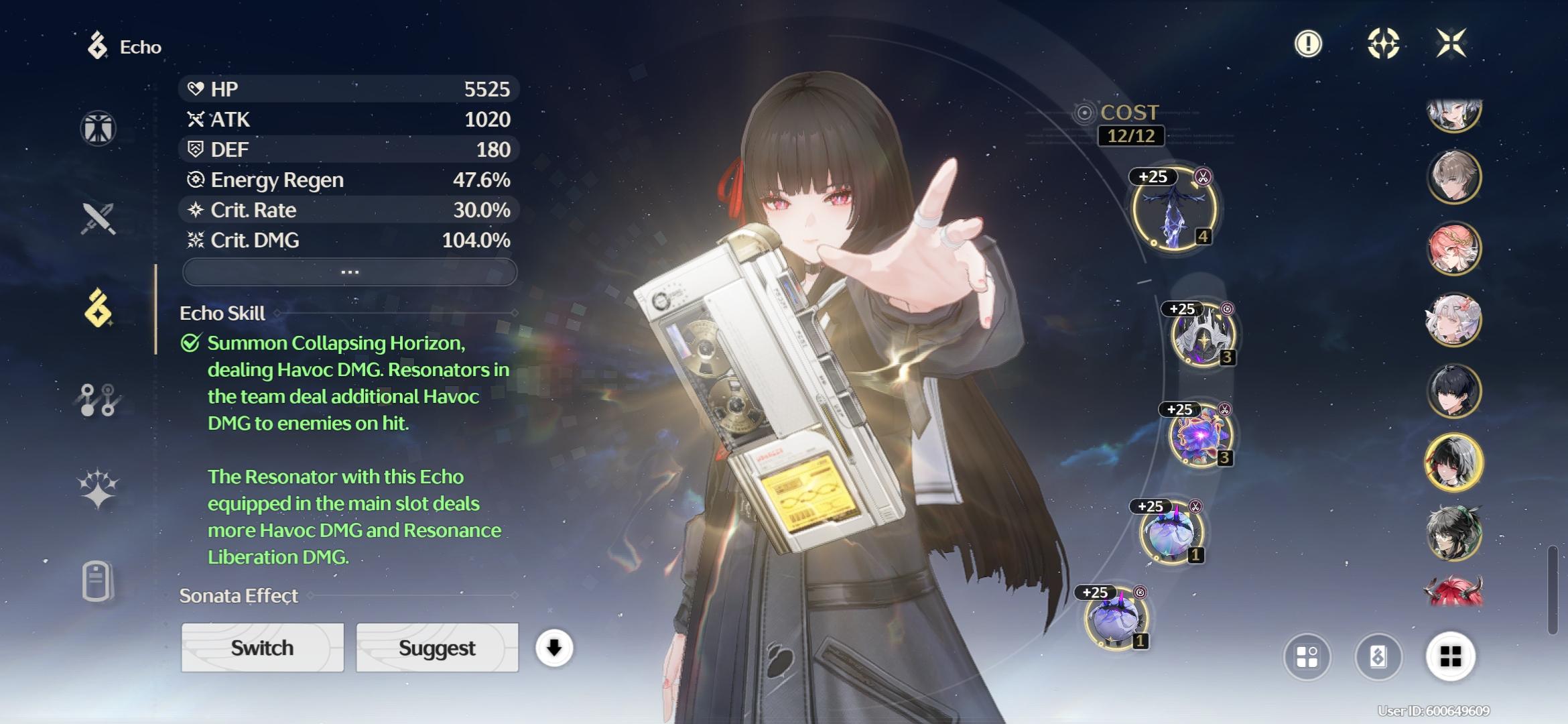
Task: Expand the stats list with the ellipsis bar
Action: point(349,272)
